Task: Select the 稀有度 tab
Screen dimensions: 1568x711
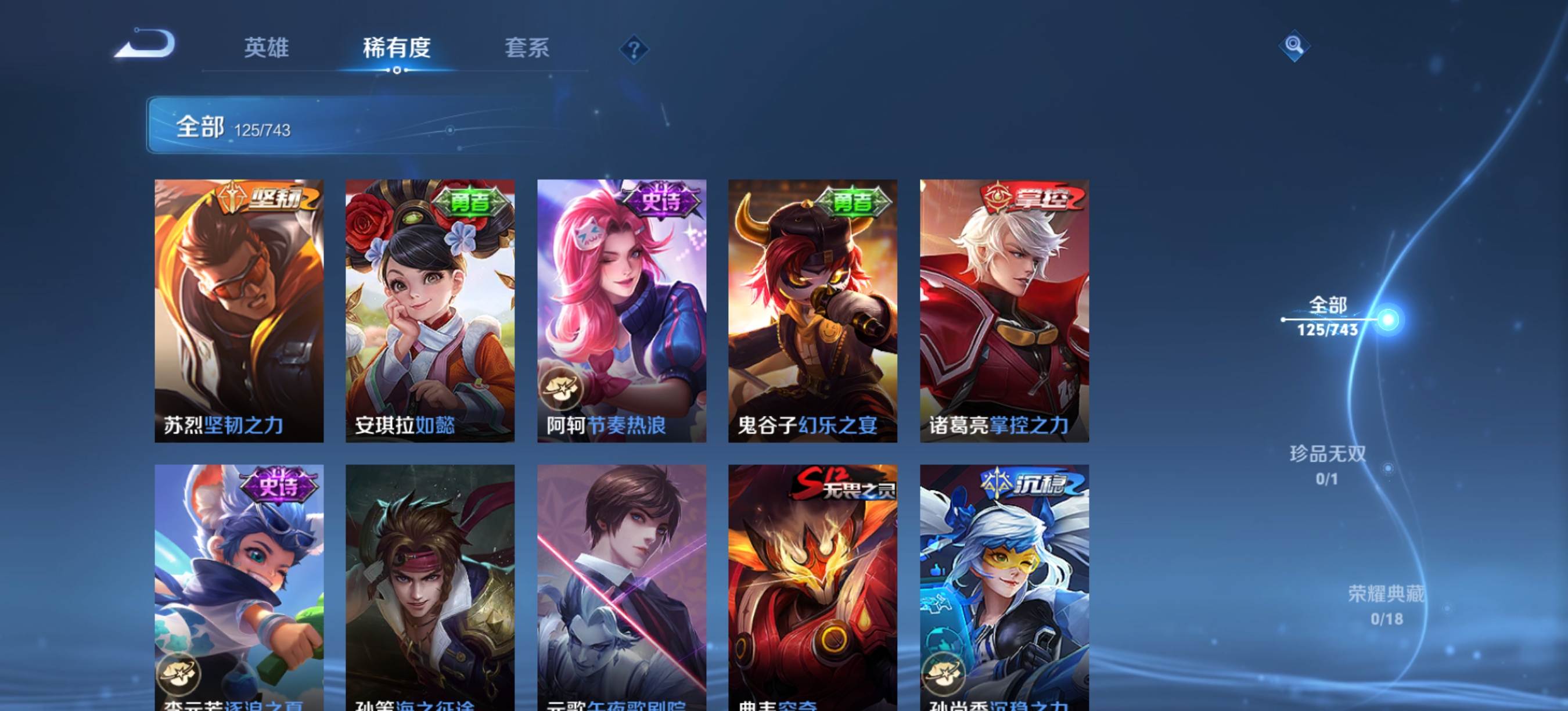Action: pos(396,48)
